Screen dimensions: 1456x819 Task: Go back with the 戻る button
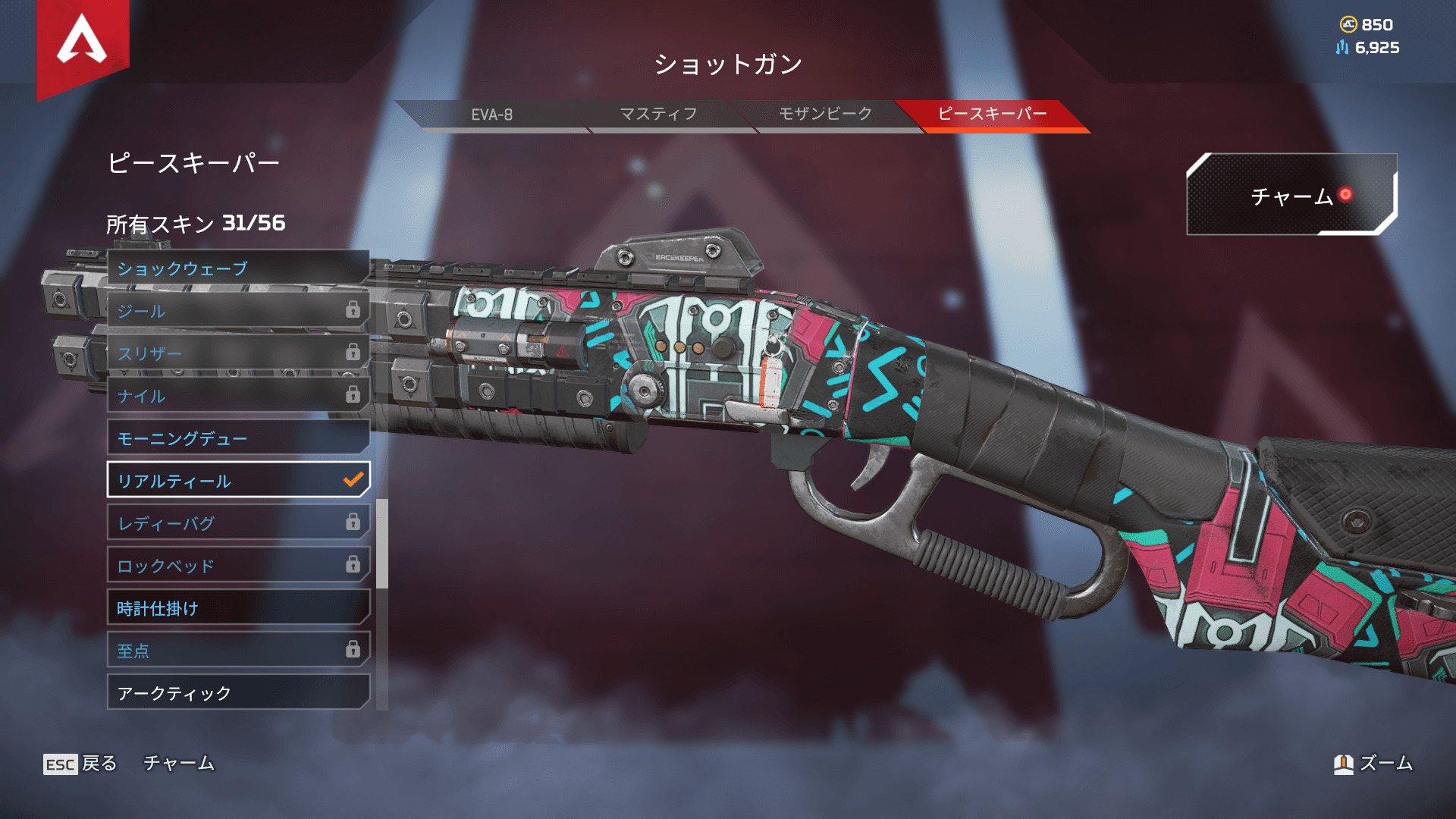point(80,764)
